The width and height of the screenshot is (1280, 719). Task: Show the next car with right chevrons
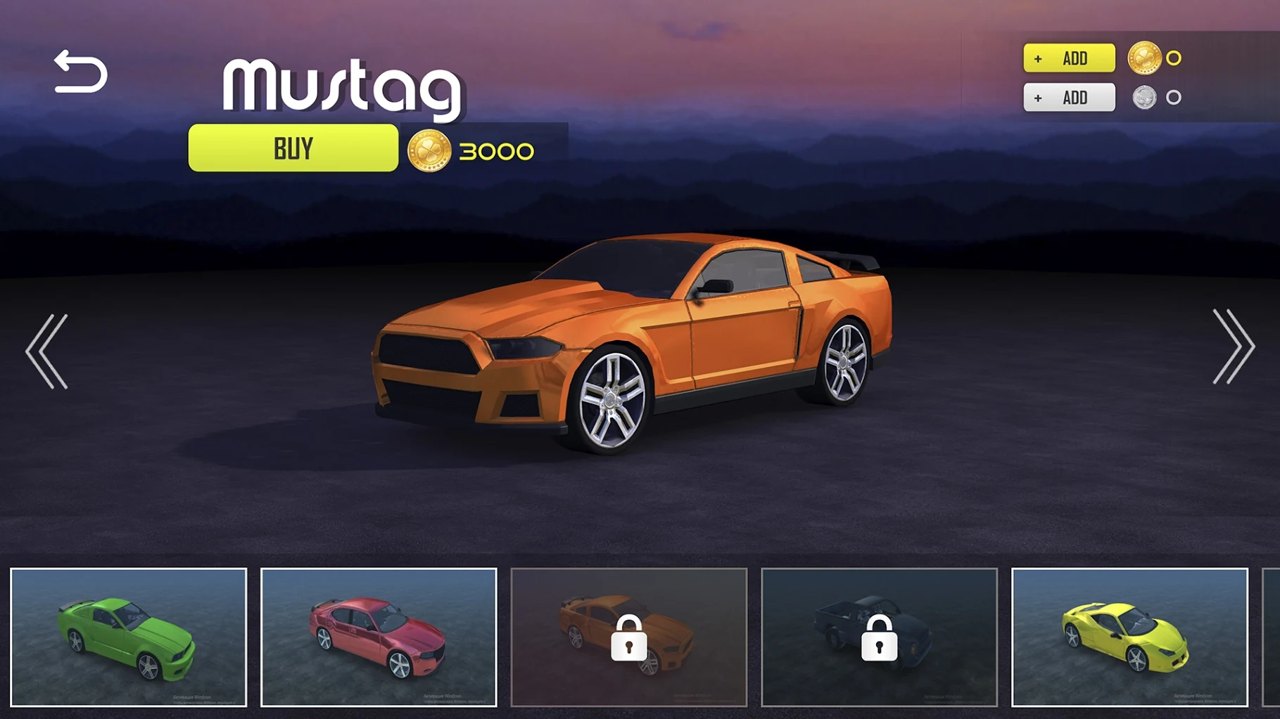click(x=1233, y=346)
